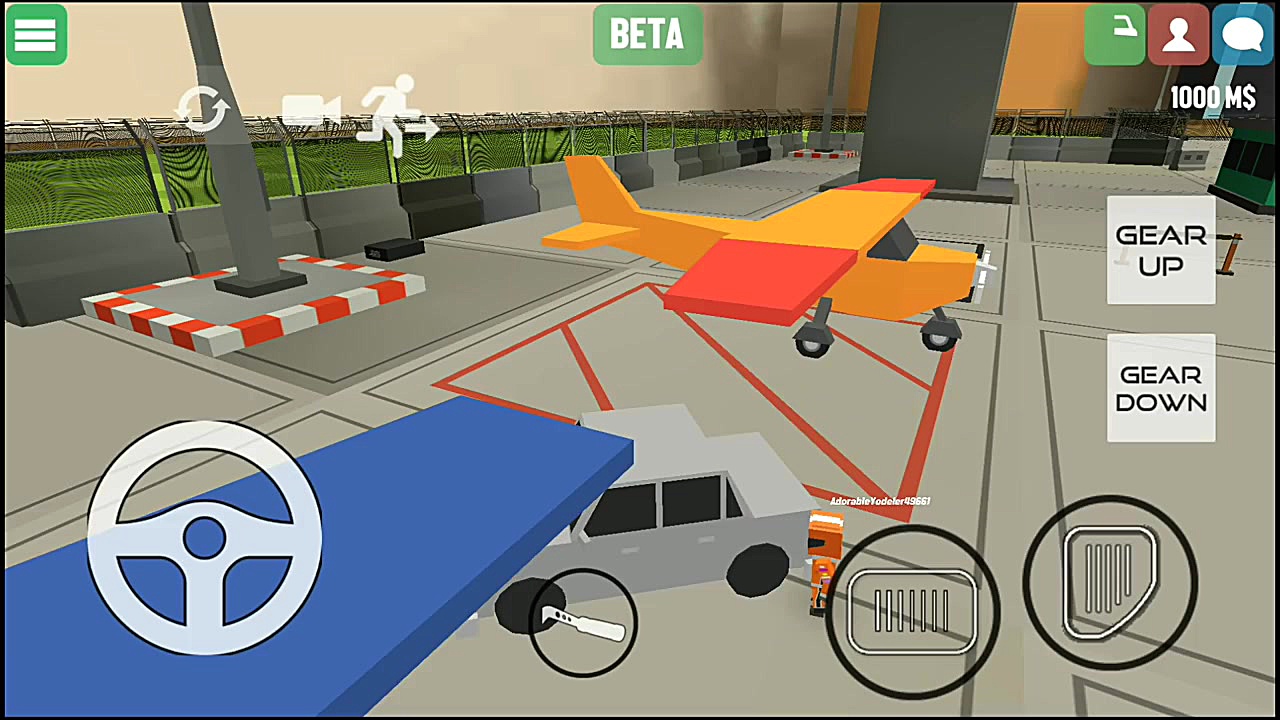1280x720 pixels.
Task: Click the green seat exit icon
Action: pyautogui.click(x=1114, y=35)
